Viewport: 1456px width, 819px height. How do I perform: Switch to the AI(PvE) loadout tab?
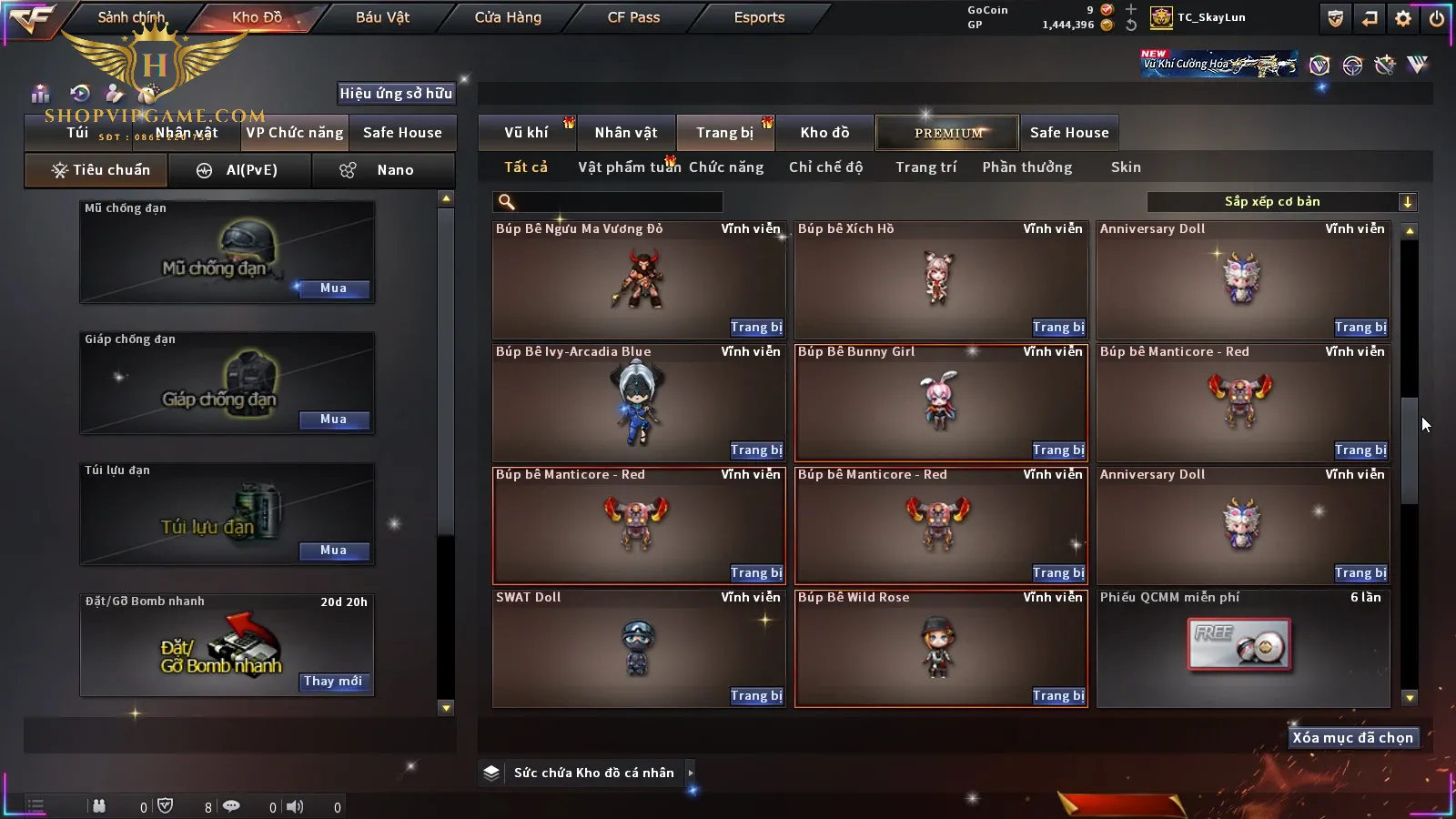coord(240,170)
